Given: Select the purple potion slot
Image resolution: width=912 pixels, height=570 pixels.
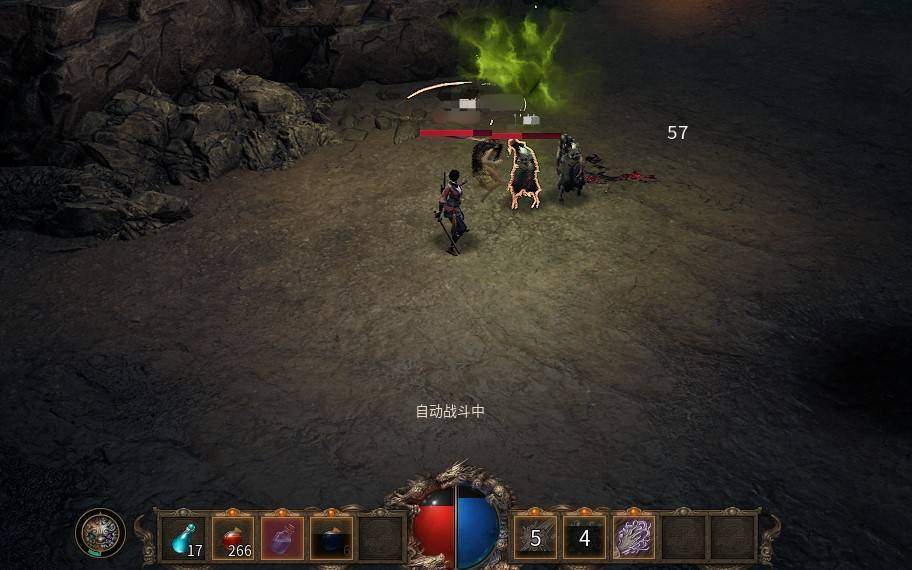Looking at the screenshot, I should (282, 537).
